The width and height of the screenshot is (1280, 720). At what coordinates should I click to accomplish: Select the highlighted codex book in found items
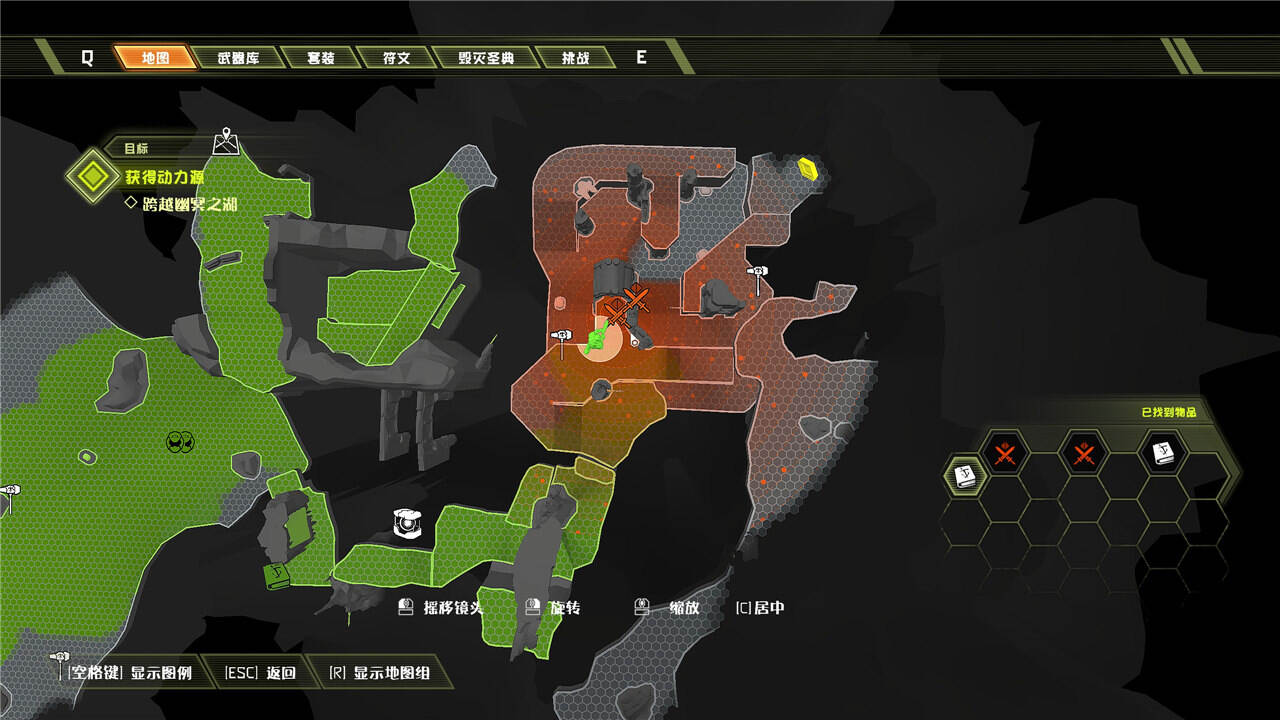(966, 475)
